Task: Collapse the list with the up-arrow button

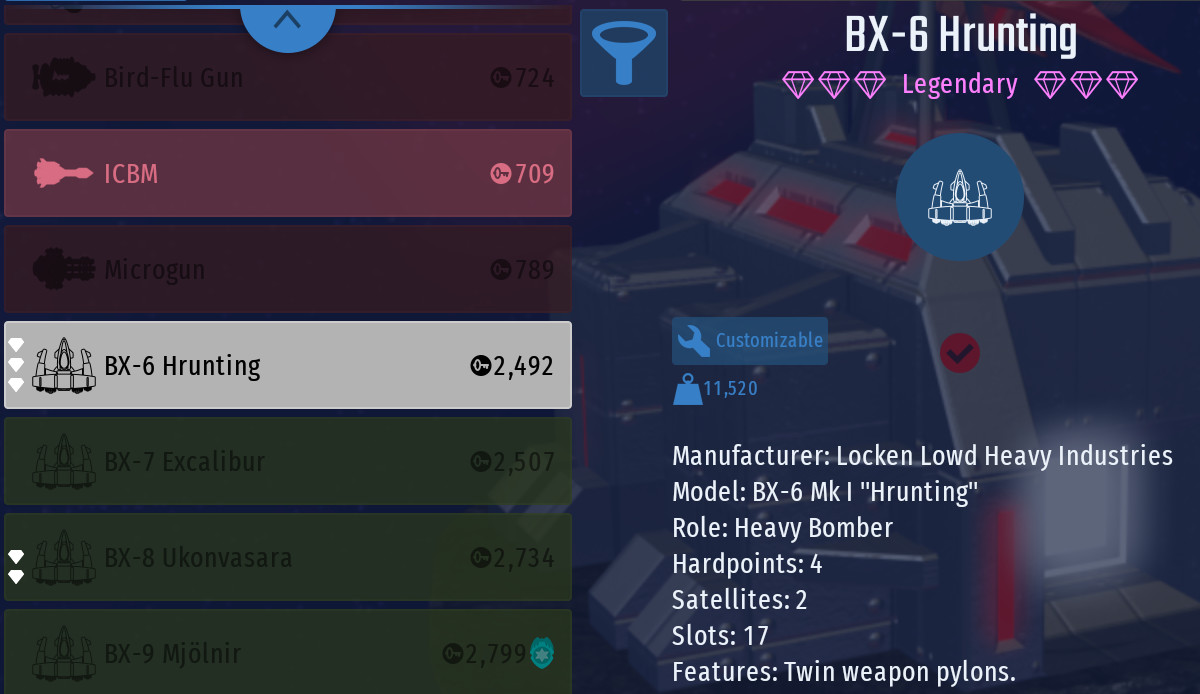Action: [x=287, y=20]
